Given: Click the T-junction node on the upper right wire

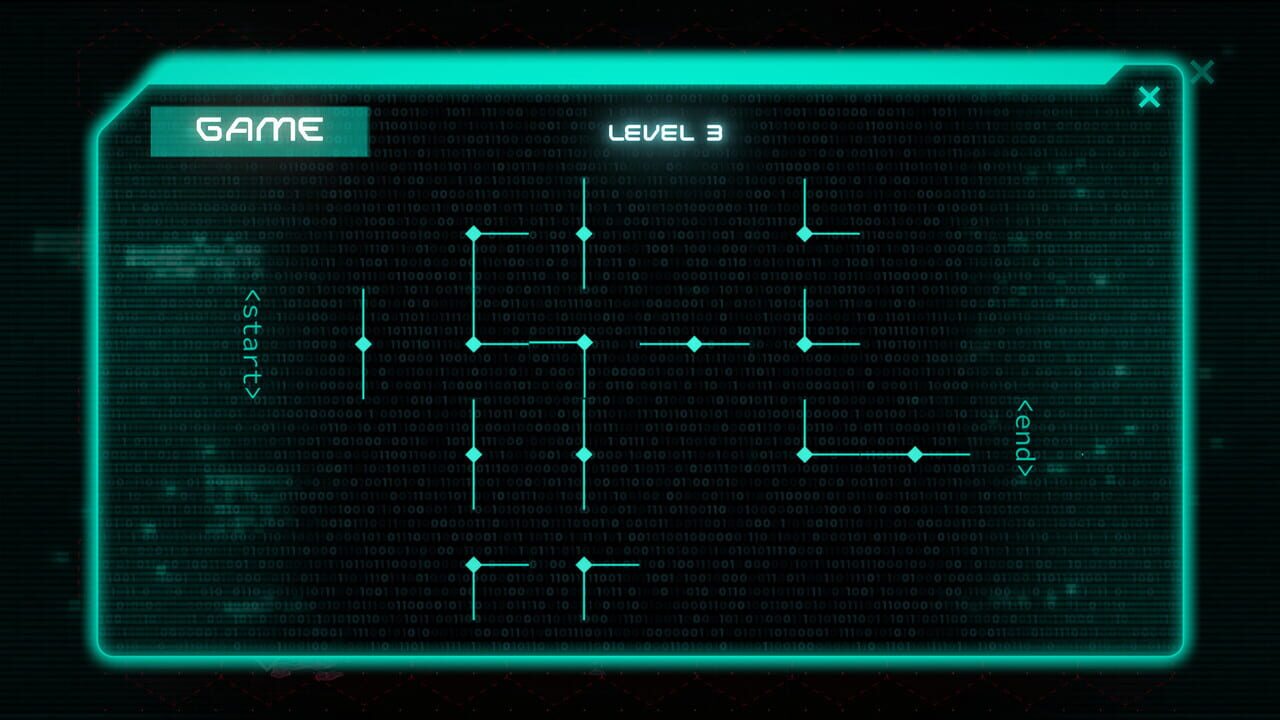Looking at the screenshot, I should pyautogui.click(x=805, y=232).
